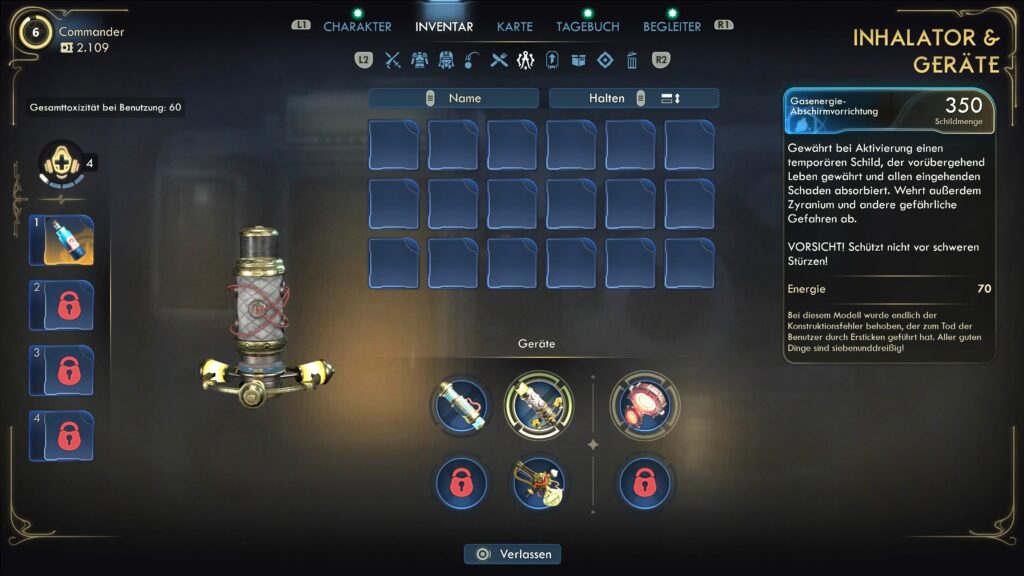Choose the diamond-shaped category icon
This screenshot has height=576, width=1024.
[605, 60]
